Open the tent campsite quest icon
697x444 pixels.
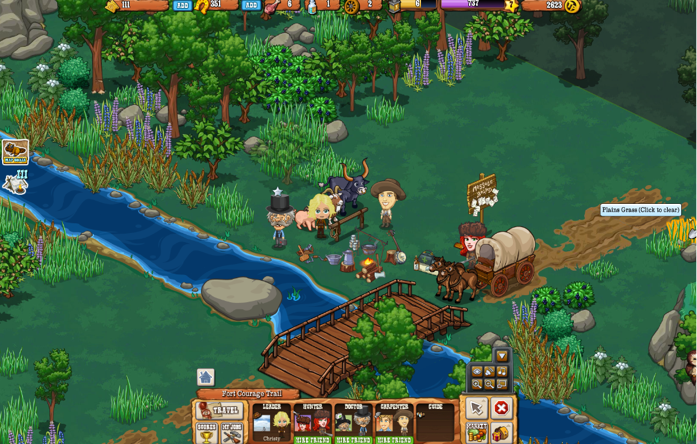point(14,182)
